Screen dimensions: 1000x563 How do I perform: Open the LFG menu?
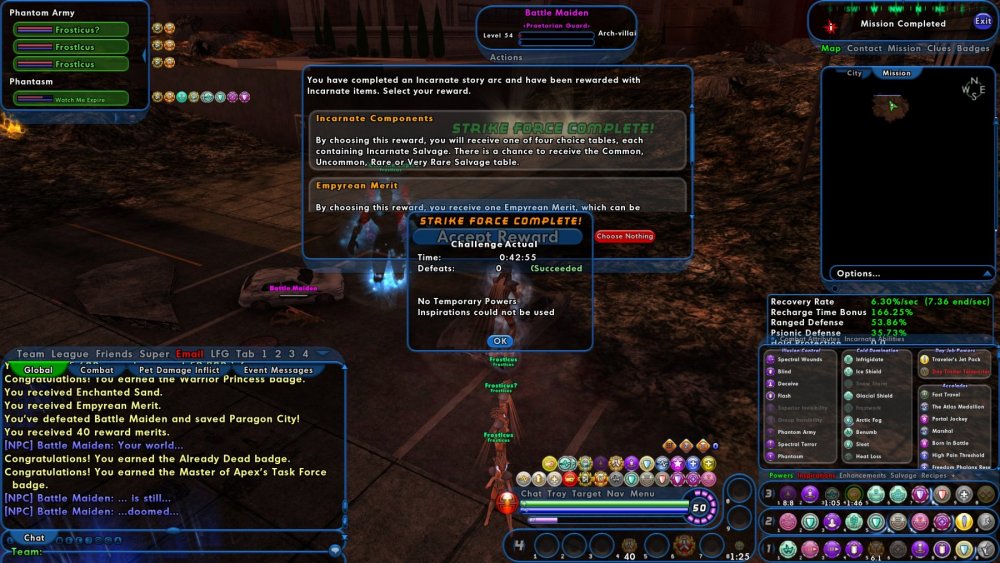pos(219,354)
